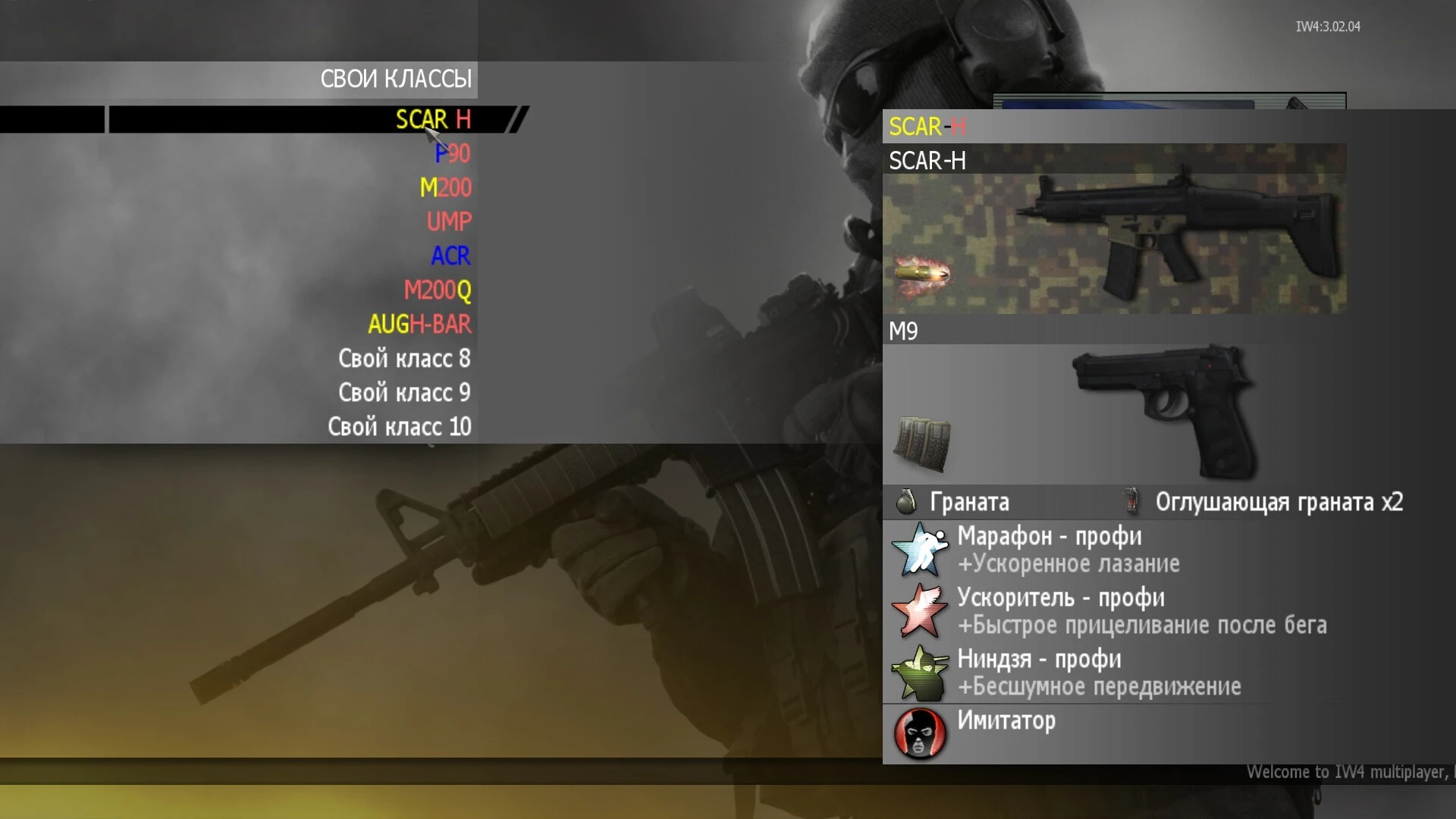Click the Lightweight (Ускоритель) perk icon
This screenshot has width=1456, height=819.
(x=919, y=610)
